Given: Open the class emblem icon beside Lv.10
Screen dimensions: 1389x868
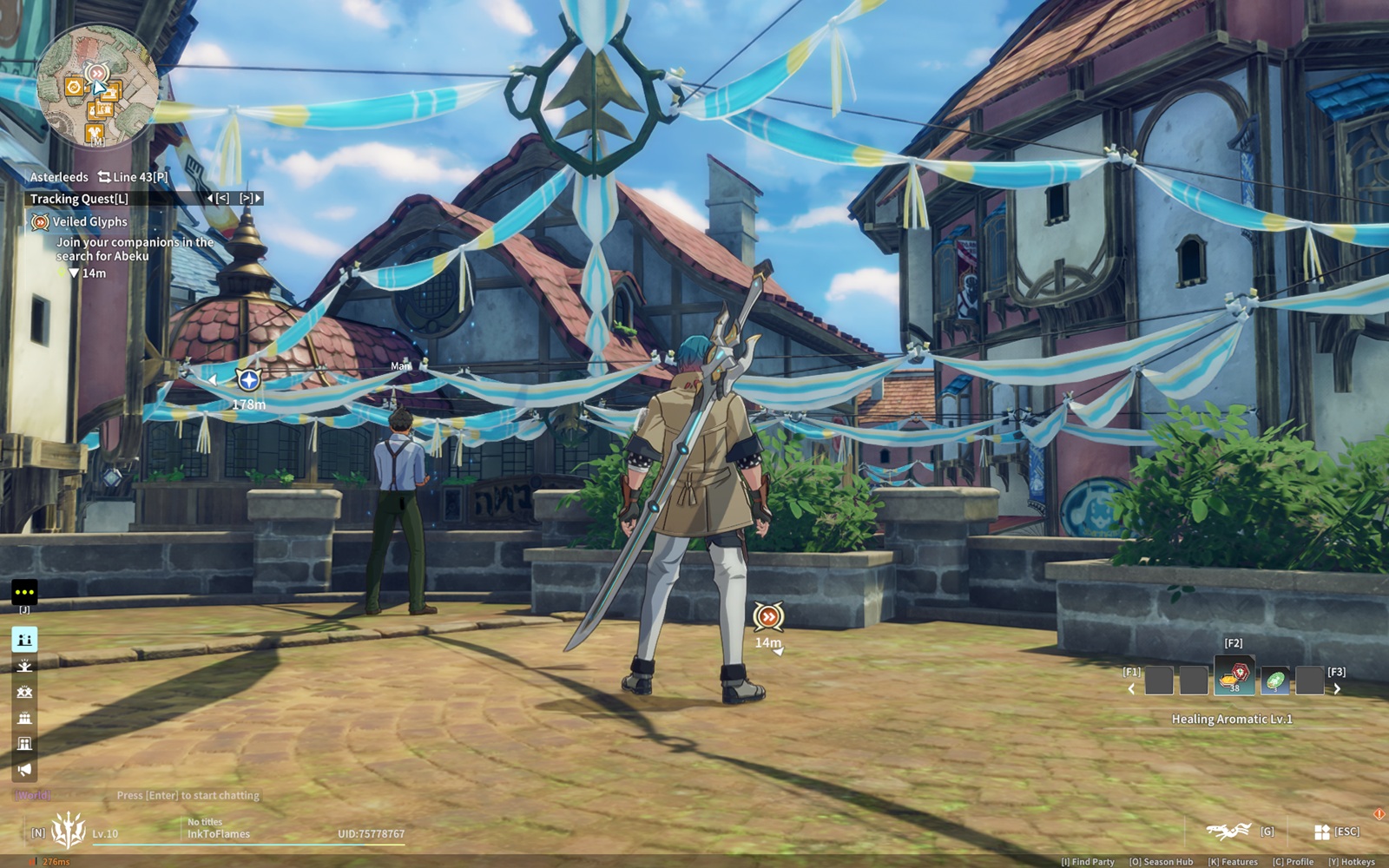Looking at the screenshot, I should [69, 831].
